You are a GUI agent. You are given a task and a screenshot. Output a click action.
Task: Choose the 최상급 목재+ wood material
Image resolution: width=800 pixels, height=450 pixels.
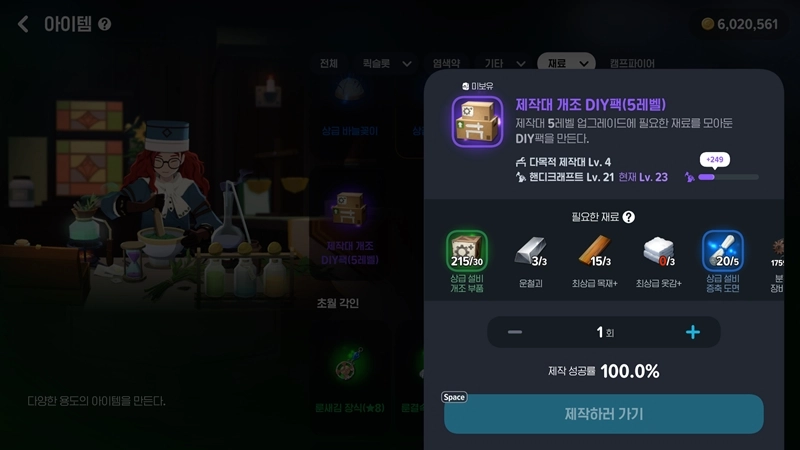(x=593, y=253)
